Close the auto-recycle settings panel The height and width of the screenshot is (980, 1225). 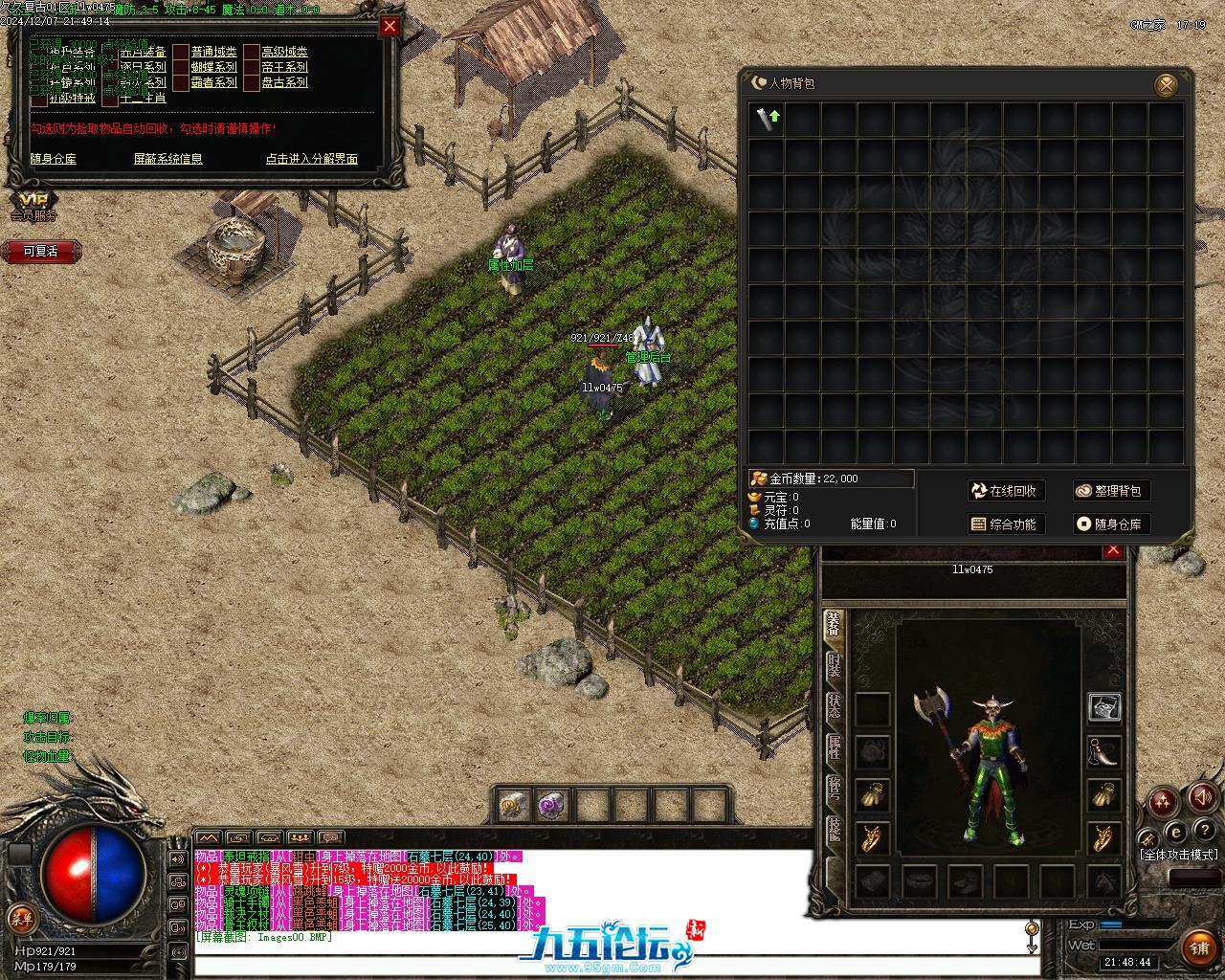pyautogui.click(x=390, y=27)
